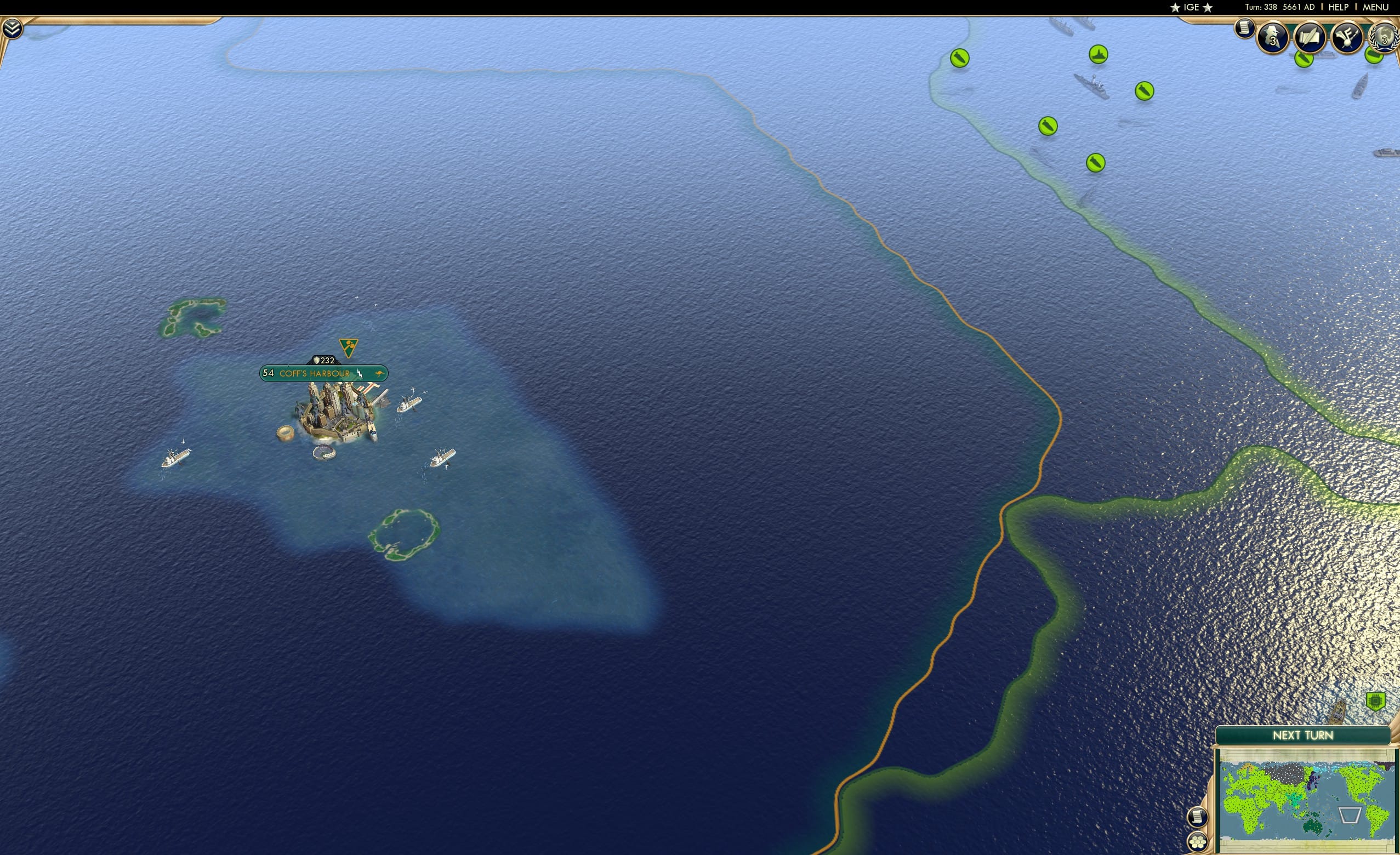The width and height of the screenshot is (1400, 855).
Task: Open the IGE editor from the top bar
Action: tap(1191, 7)
